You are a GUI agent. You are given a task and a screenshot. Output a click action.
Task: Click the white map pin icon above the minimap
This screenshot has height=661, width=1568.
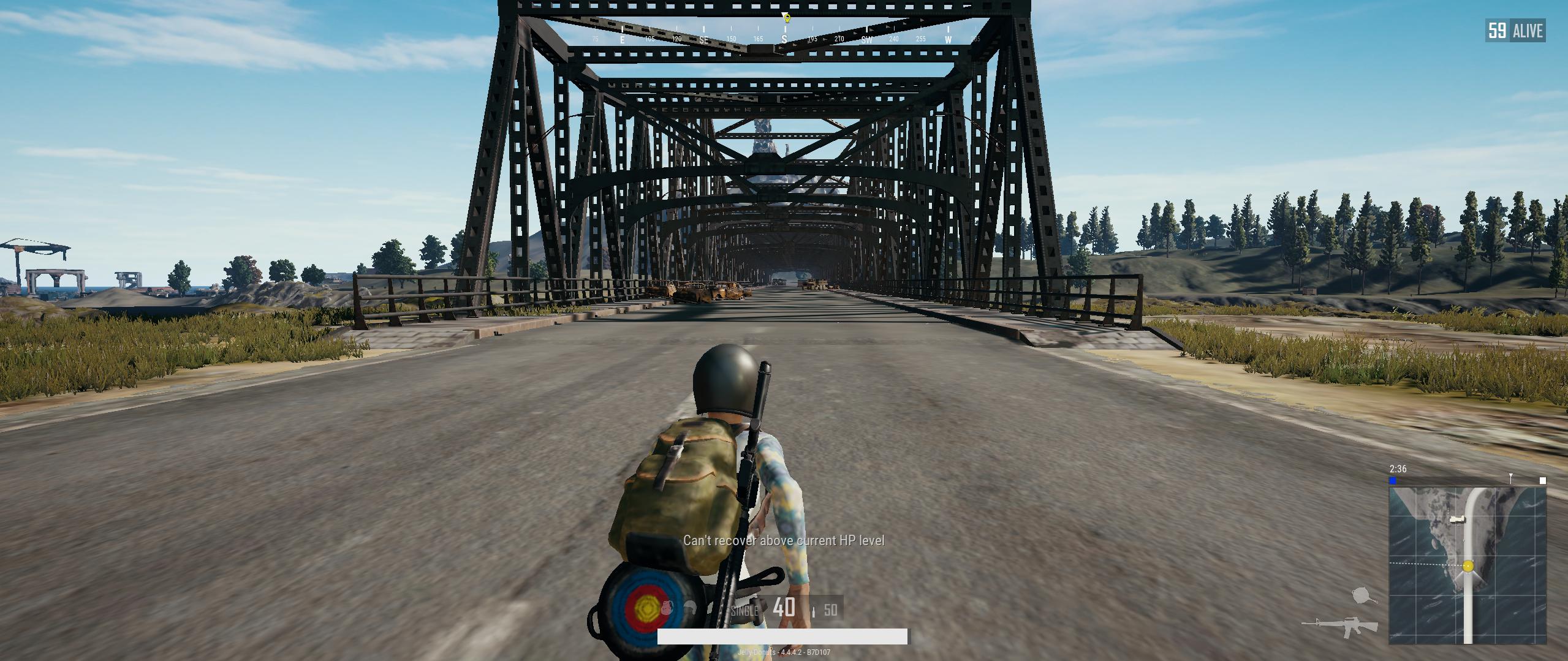(x=1511, y=480)
